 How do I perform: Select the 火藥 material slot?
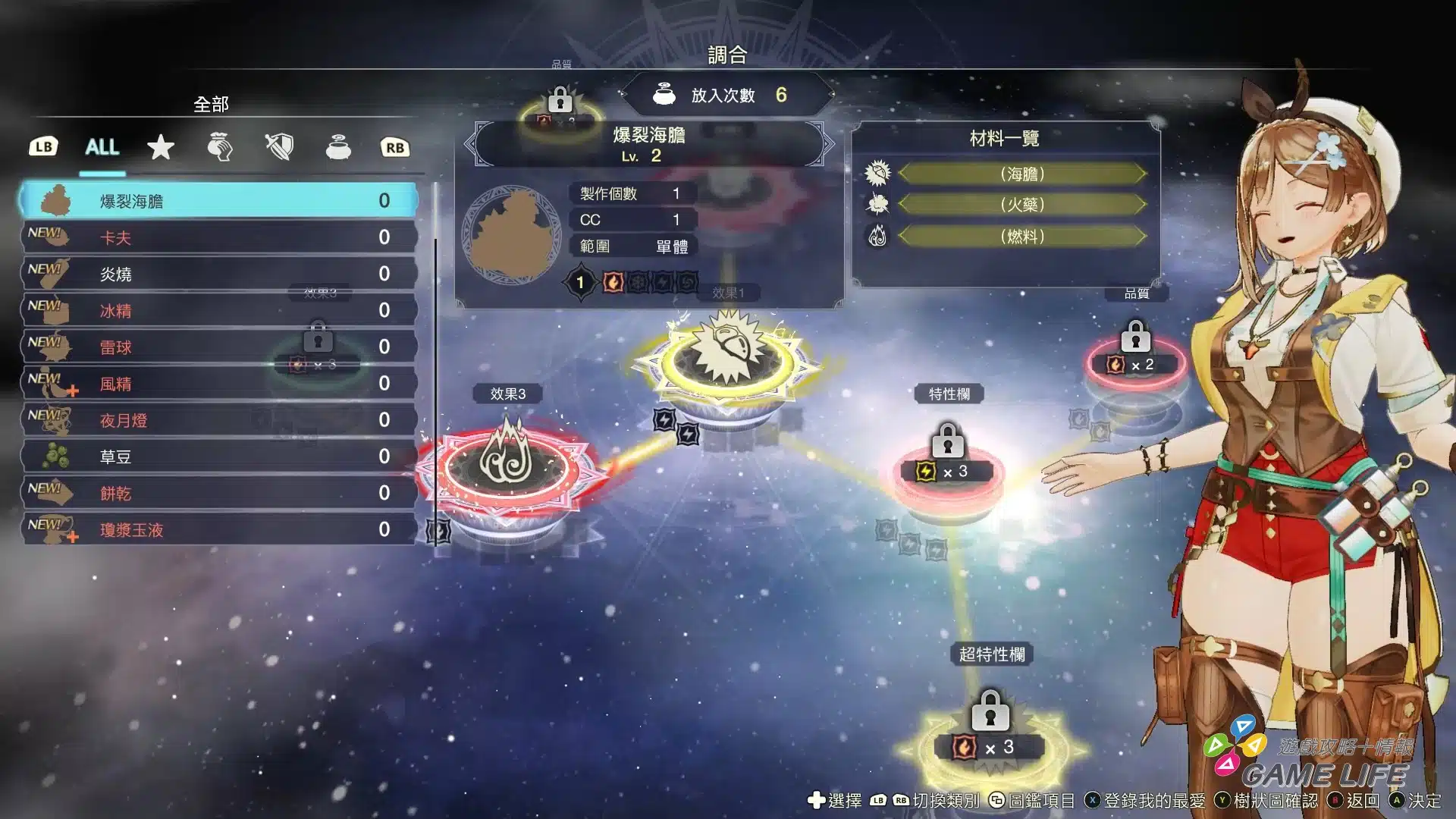tap(1021, 205)
